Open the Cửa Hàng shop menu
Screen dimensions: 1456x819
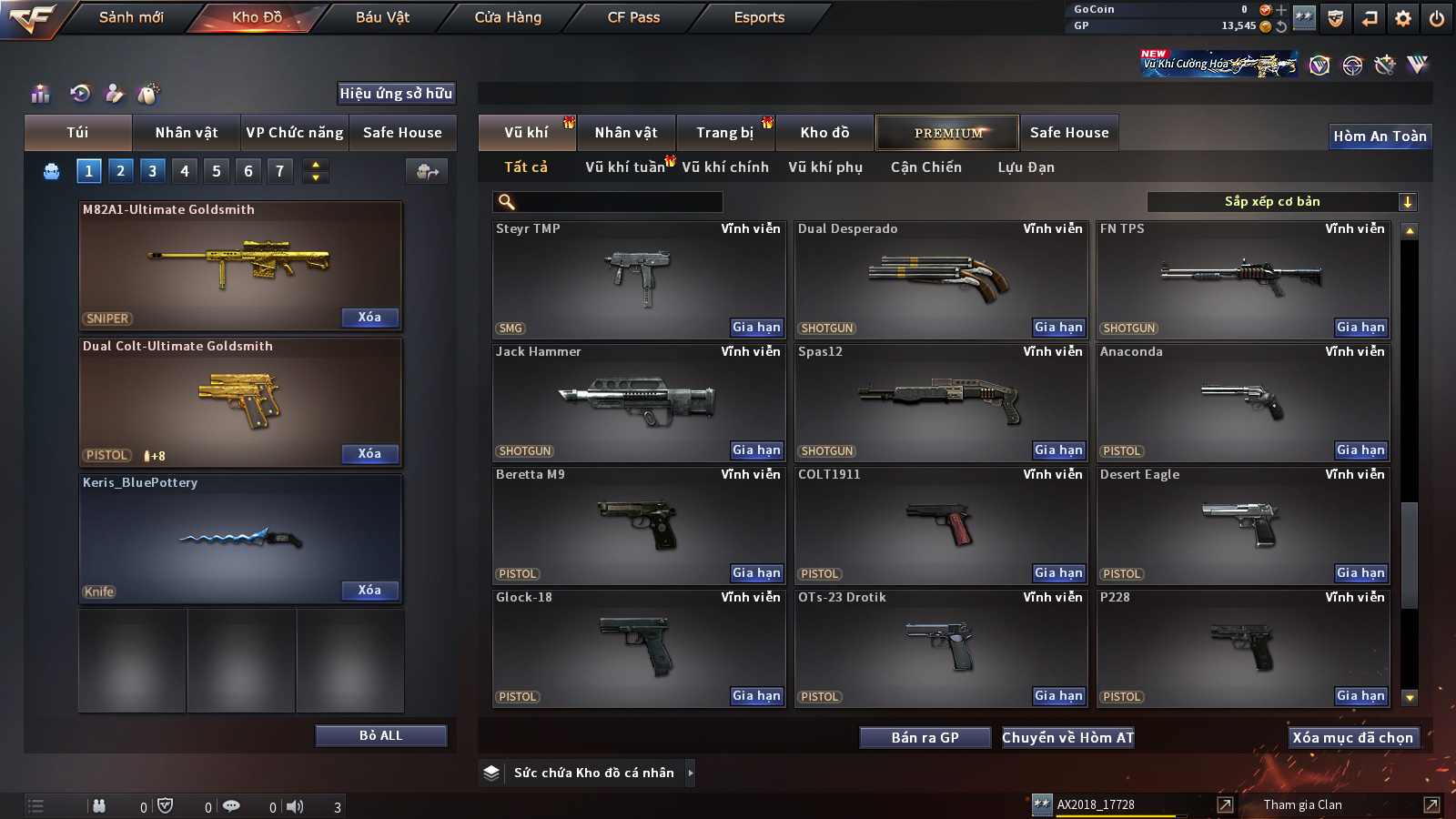508,17
